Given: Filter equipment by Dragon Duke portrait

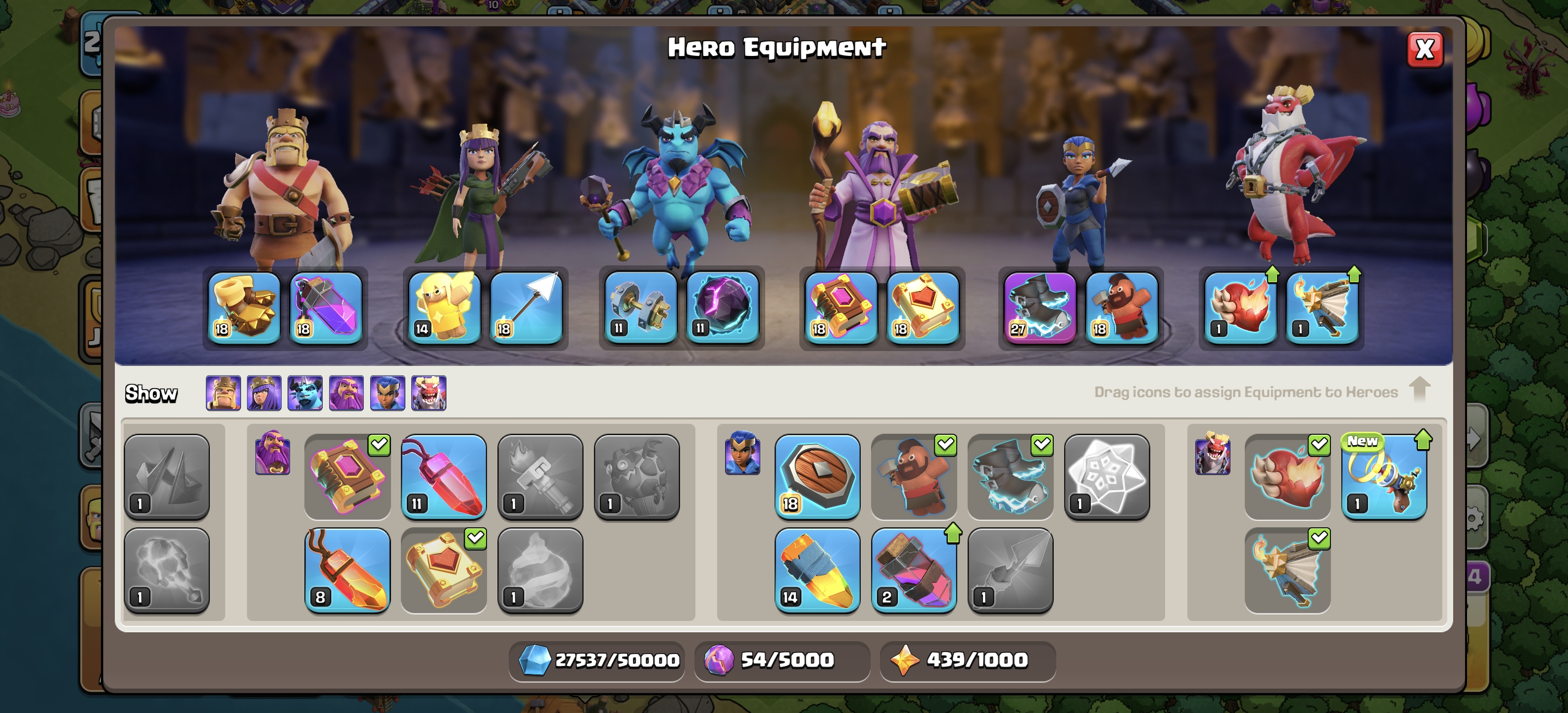Looking at the screenshot, I should (x=429, y=393).
